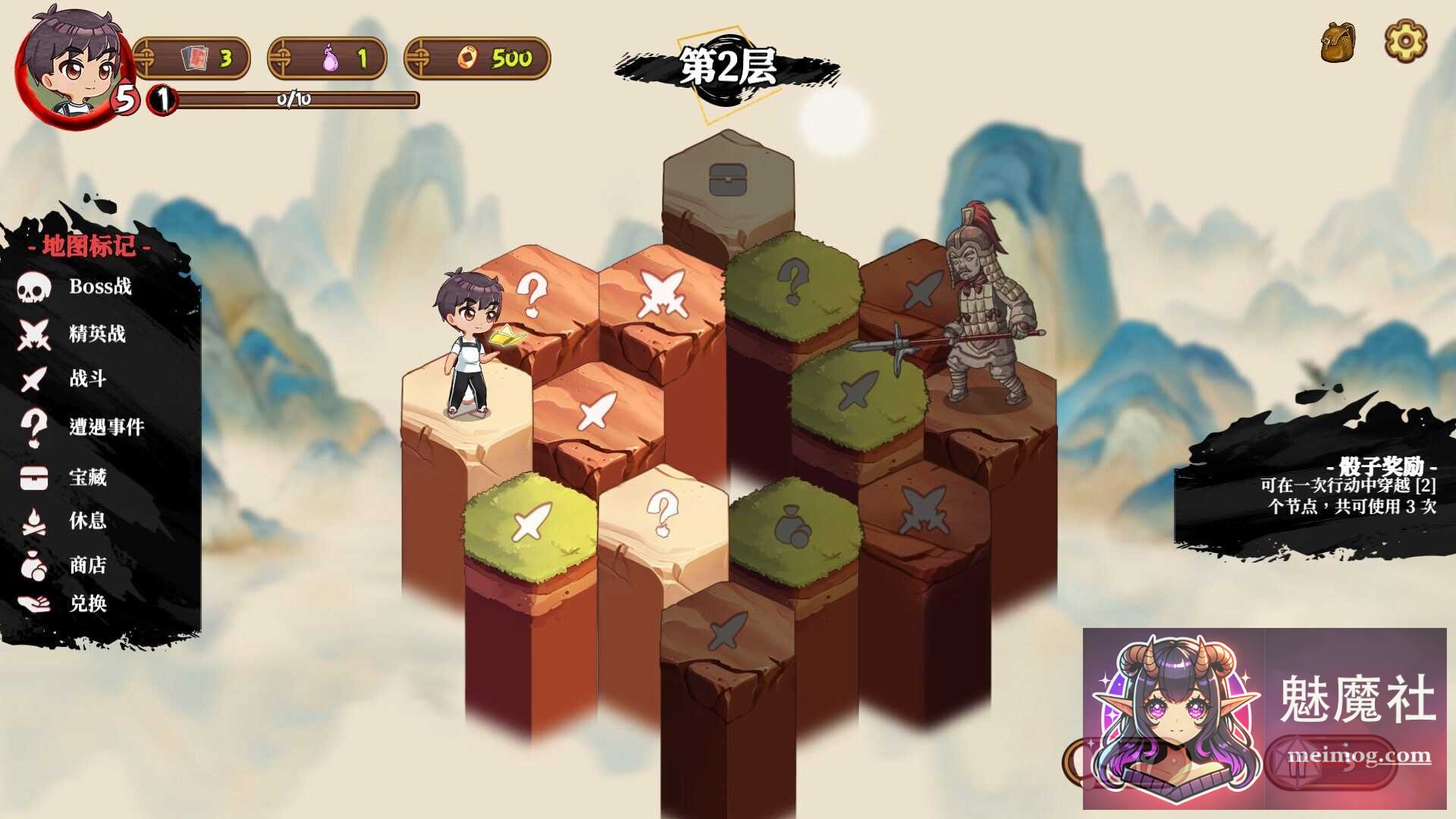The height and width of the screenshot is (819, 1456).
Task: Open the 地图标记 legend header
Action: tap(91, 246)
